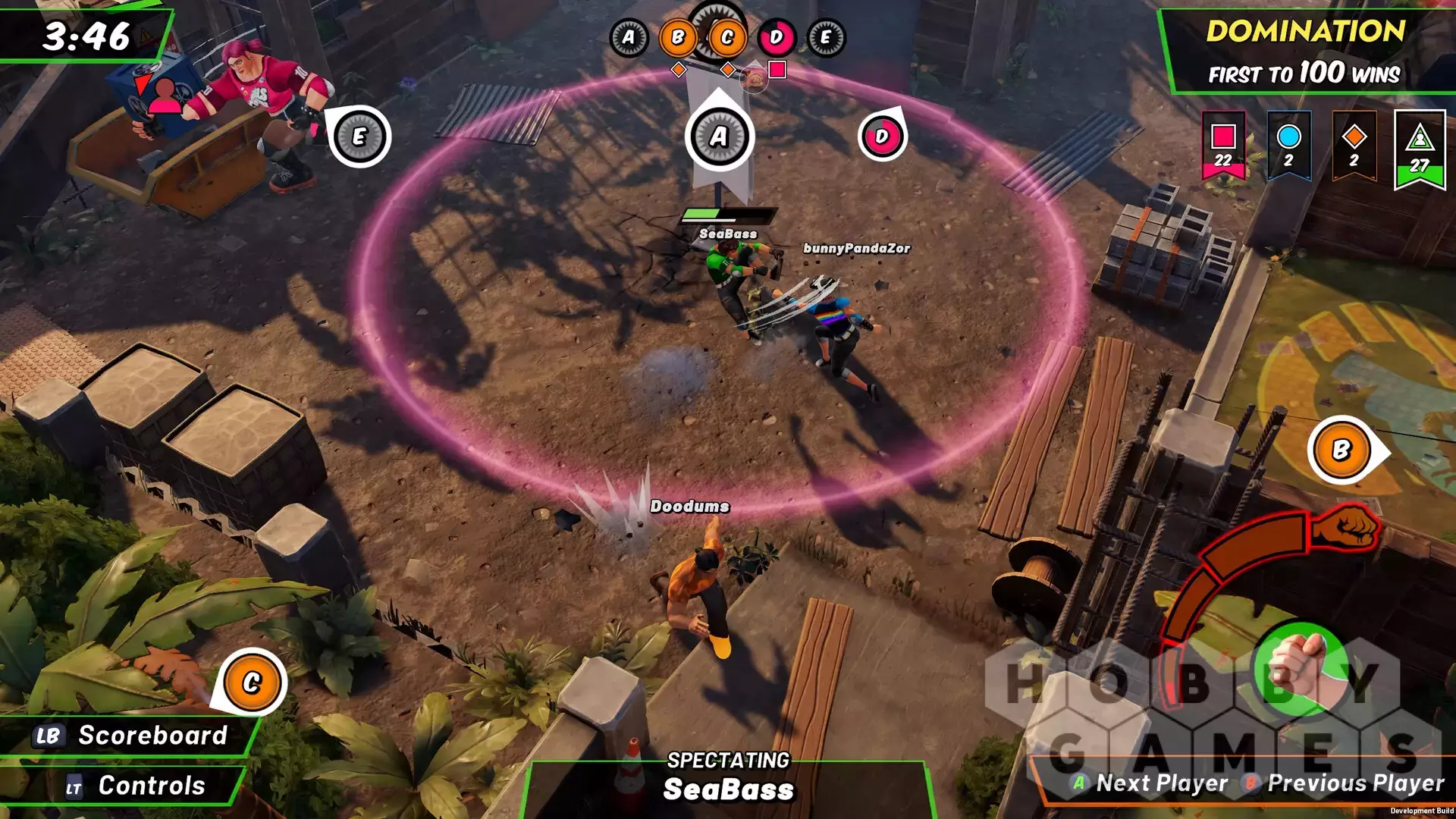1456x819 pixels.
Task: Show the Controls panel
Action: click(x=136, y=786)
